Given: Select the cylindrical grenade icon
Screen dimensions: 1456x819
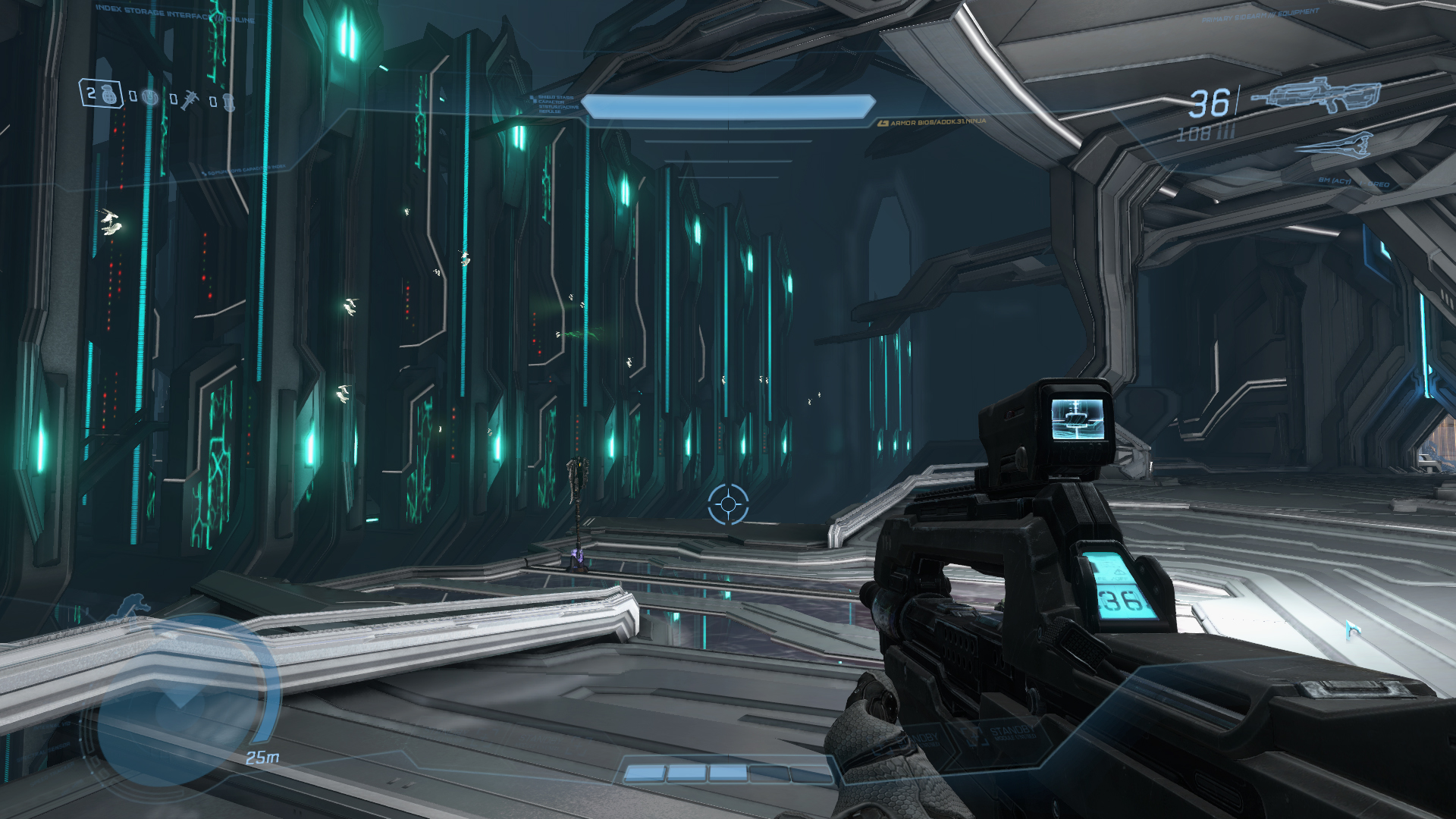Looking at the screenshot, I should pos(228,102).
